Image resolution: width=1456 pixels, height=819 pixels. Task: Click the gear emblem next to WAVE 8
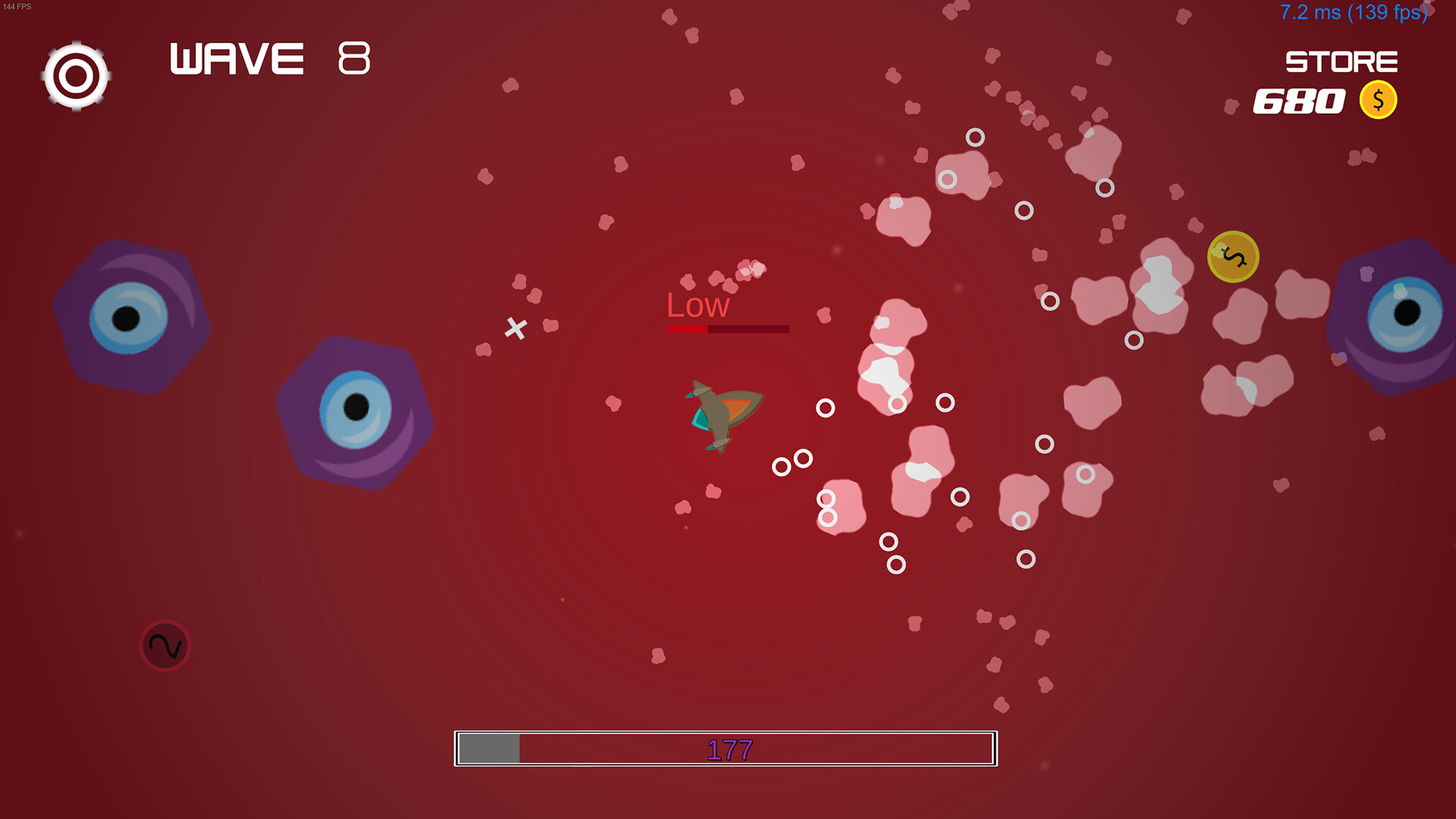(76, 76)
